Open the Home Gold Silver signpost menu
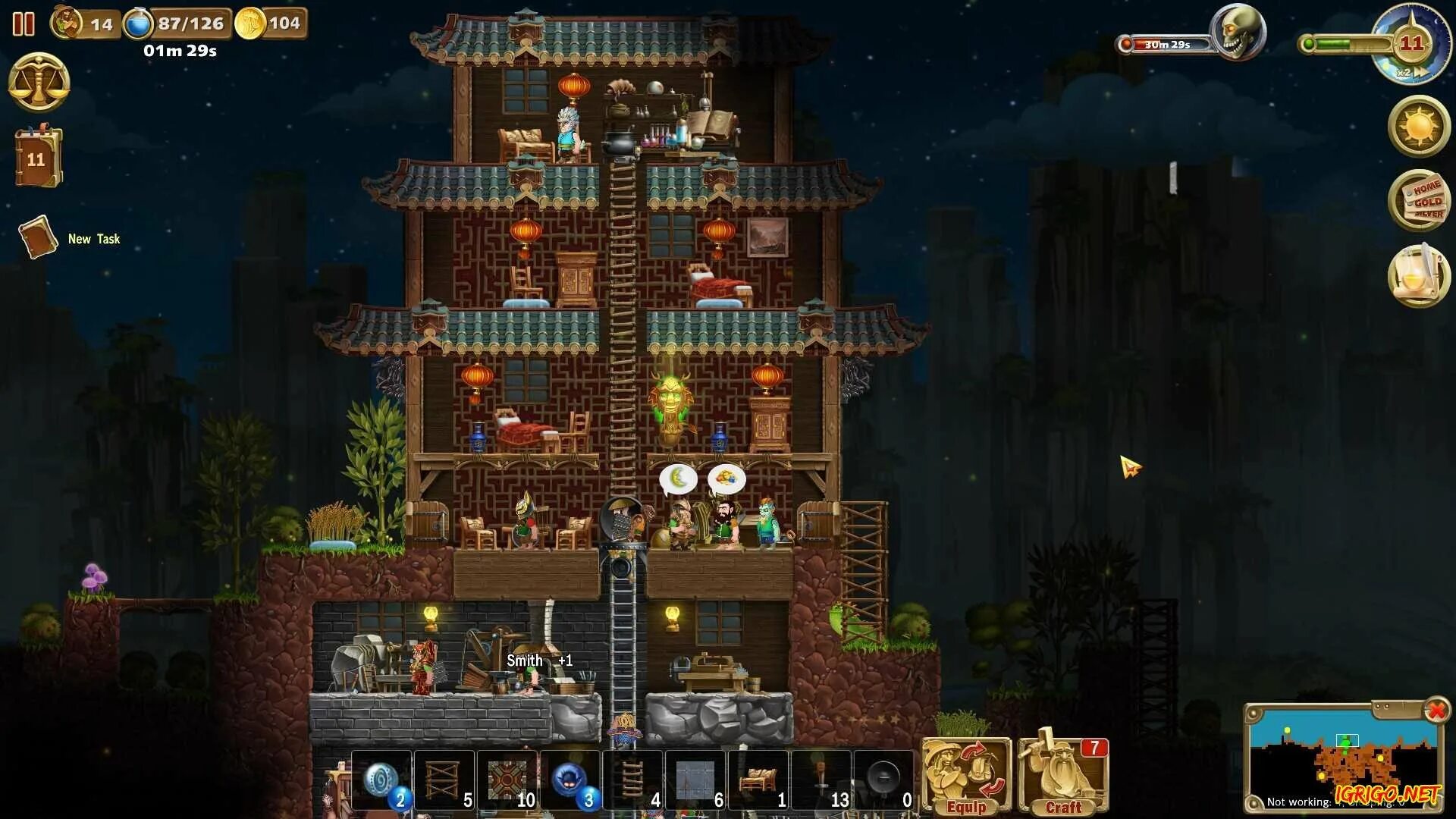Viewport: 1456px width, 819px height. (1419, 200)
